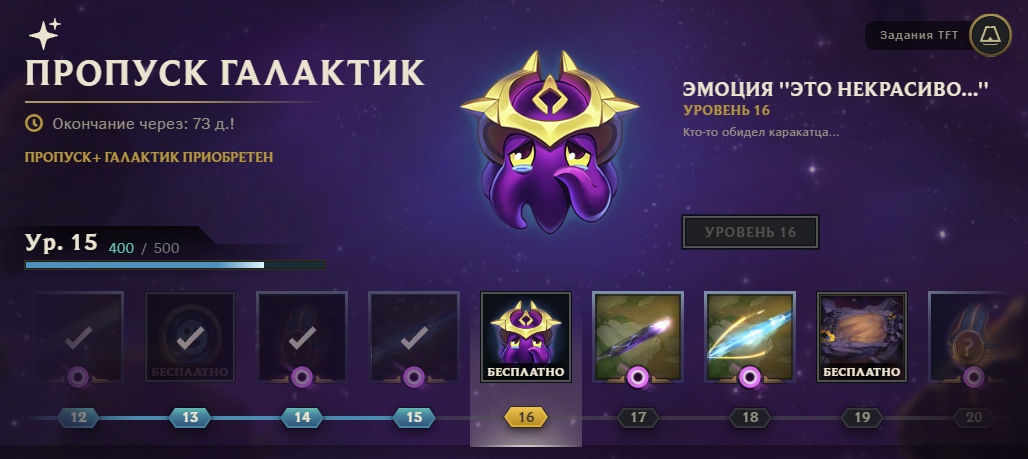Choose the level 18 blue boom reward

pyautogui.click(x=750, y=338)
